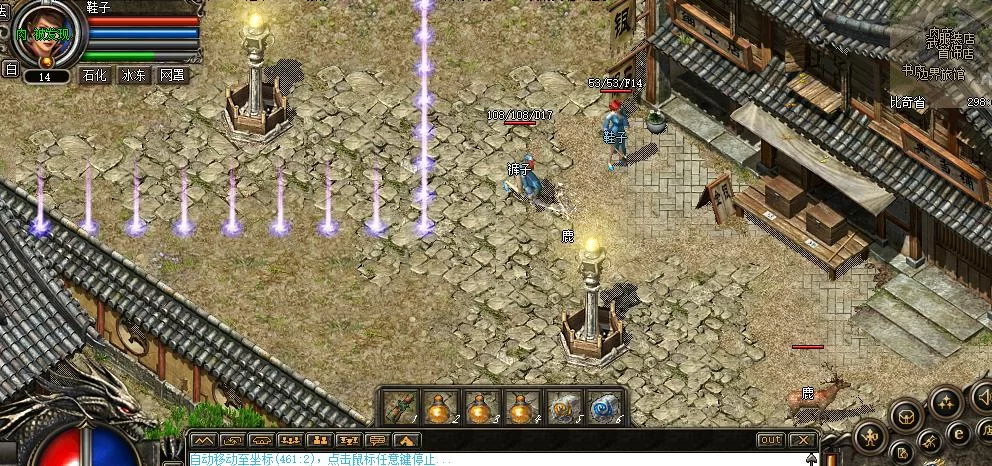The width and height of the screenshot is (992, 466).
Task: Use the blue scroll in hotbar slot 6
Action: point(604,407)
